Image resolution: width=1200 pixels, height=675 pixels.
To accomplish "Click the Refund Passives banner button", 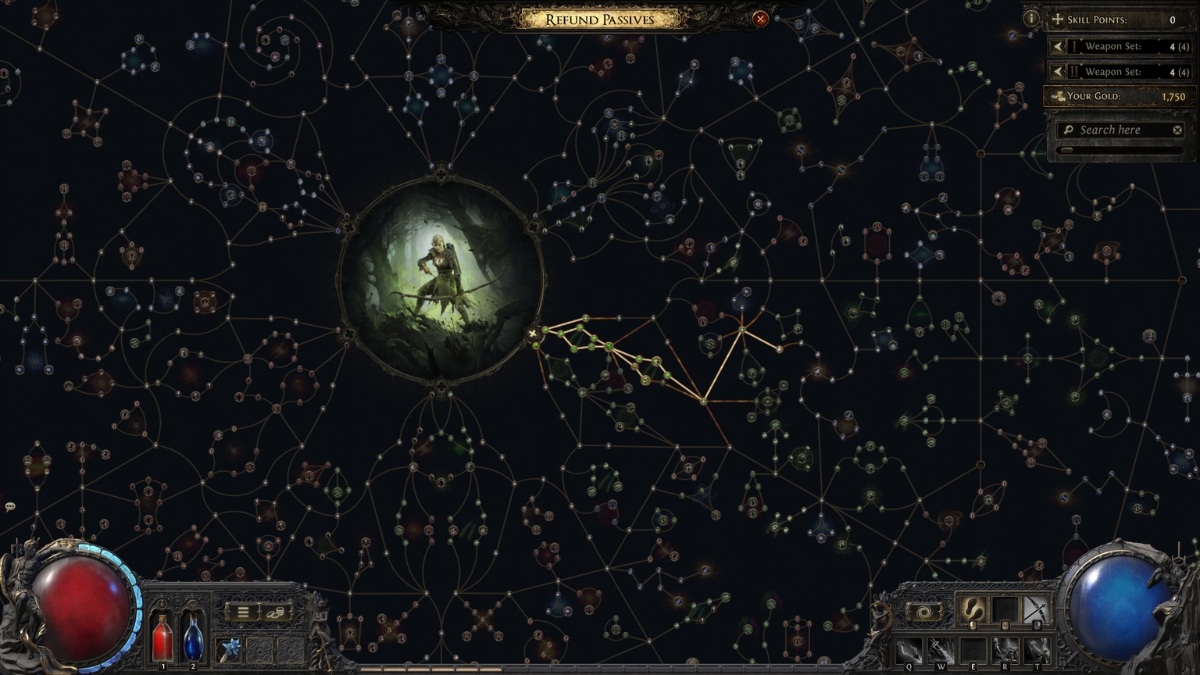I will (x=600, y=18).
